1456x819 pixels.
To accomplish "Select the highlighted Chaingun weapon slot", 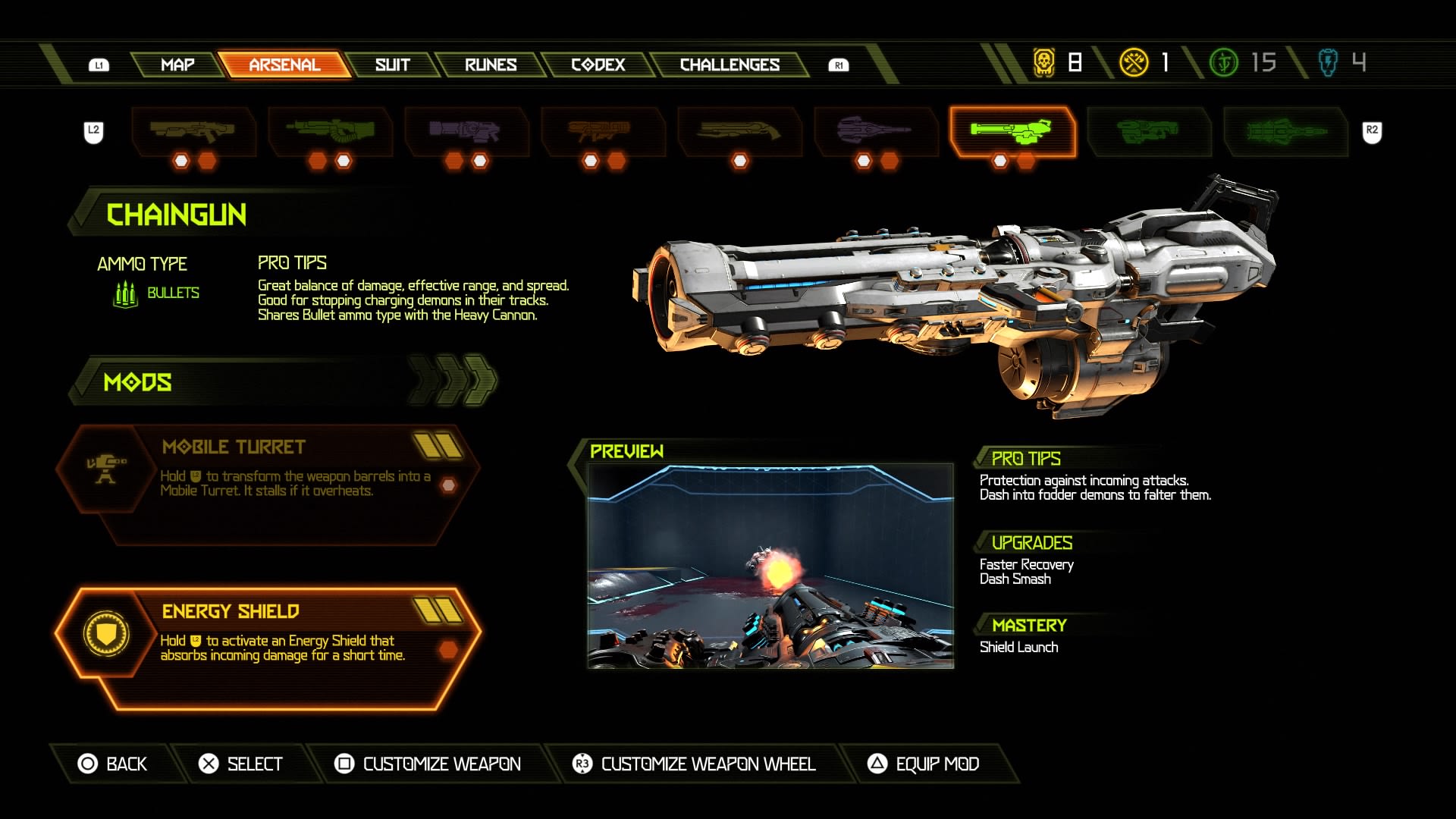I will (1012, 132).
